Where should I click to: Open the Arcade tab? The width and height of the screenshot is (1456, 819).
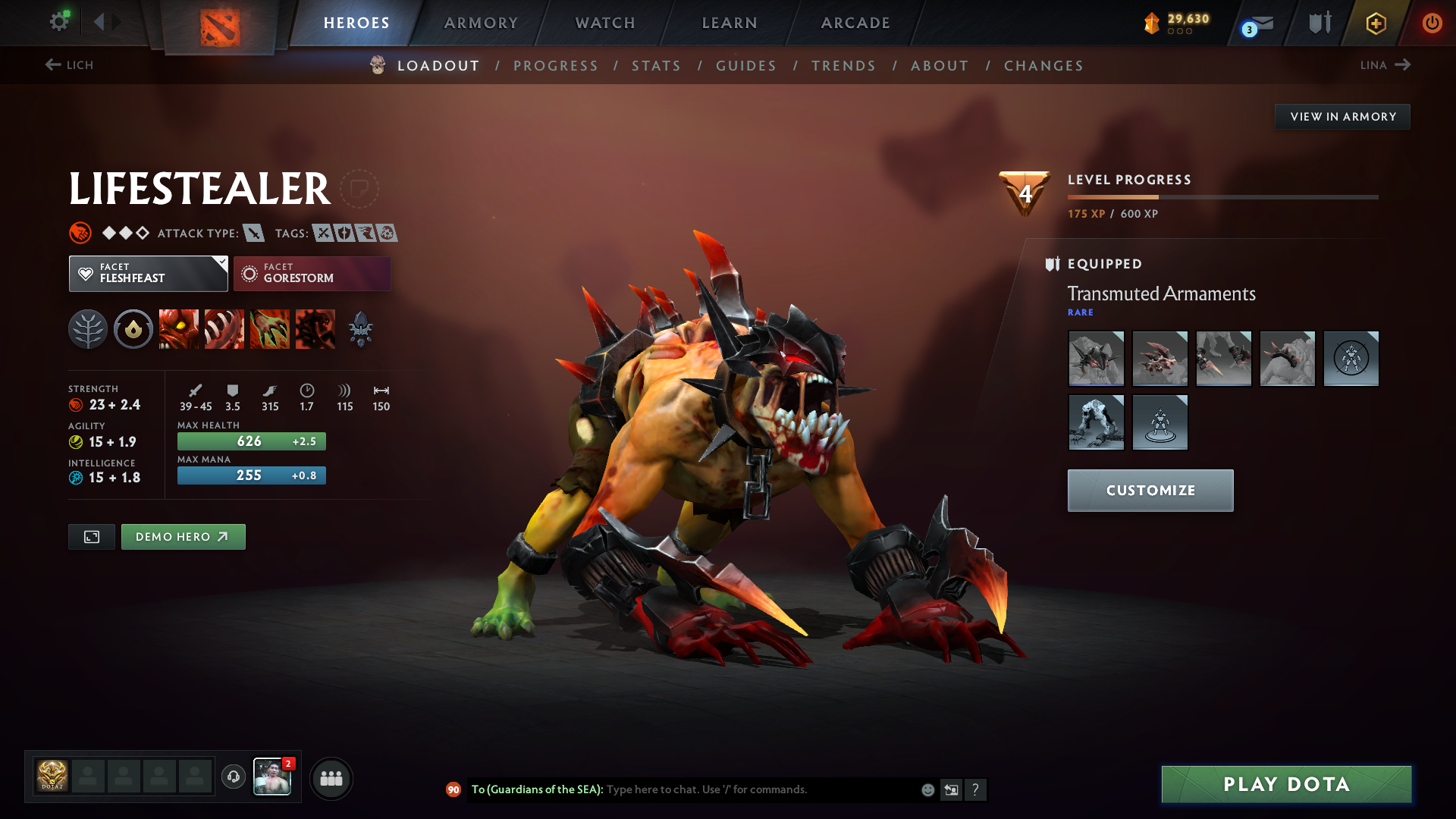tap(855, 23)
